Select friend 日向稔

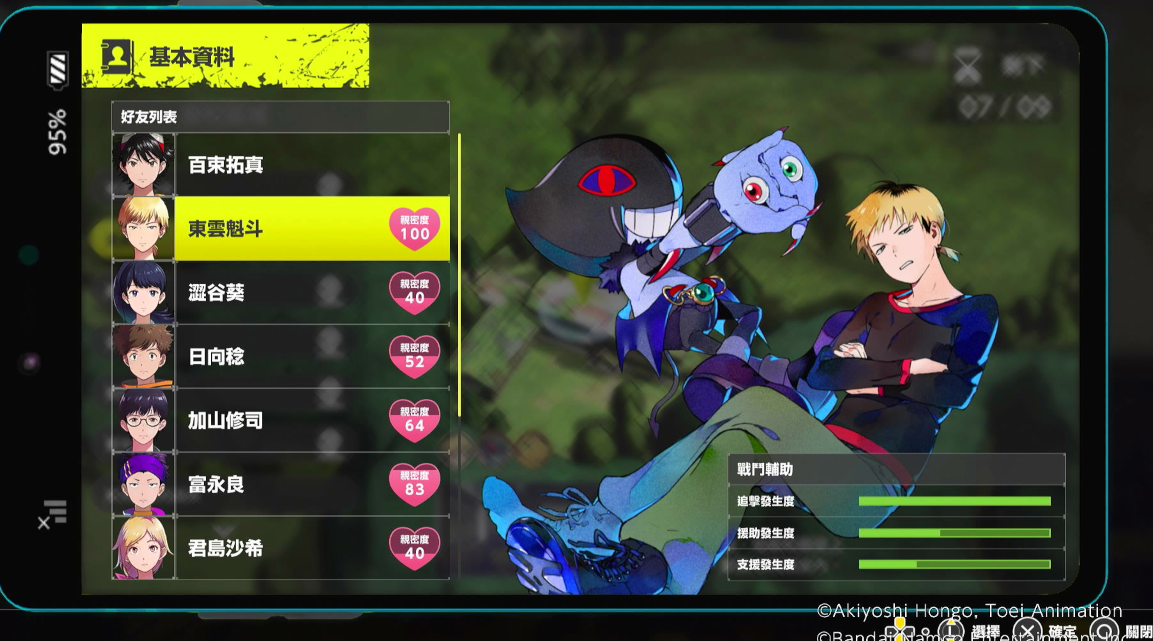(280, 357)
